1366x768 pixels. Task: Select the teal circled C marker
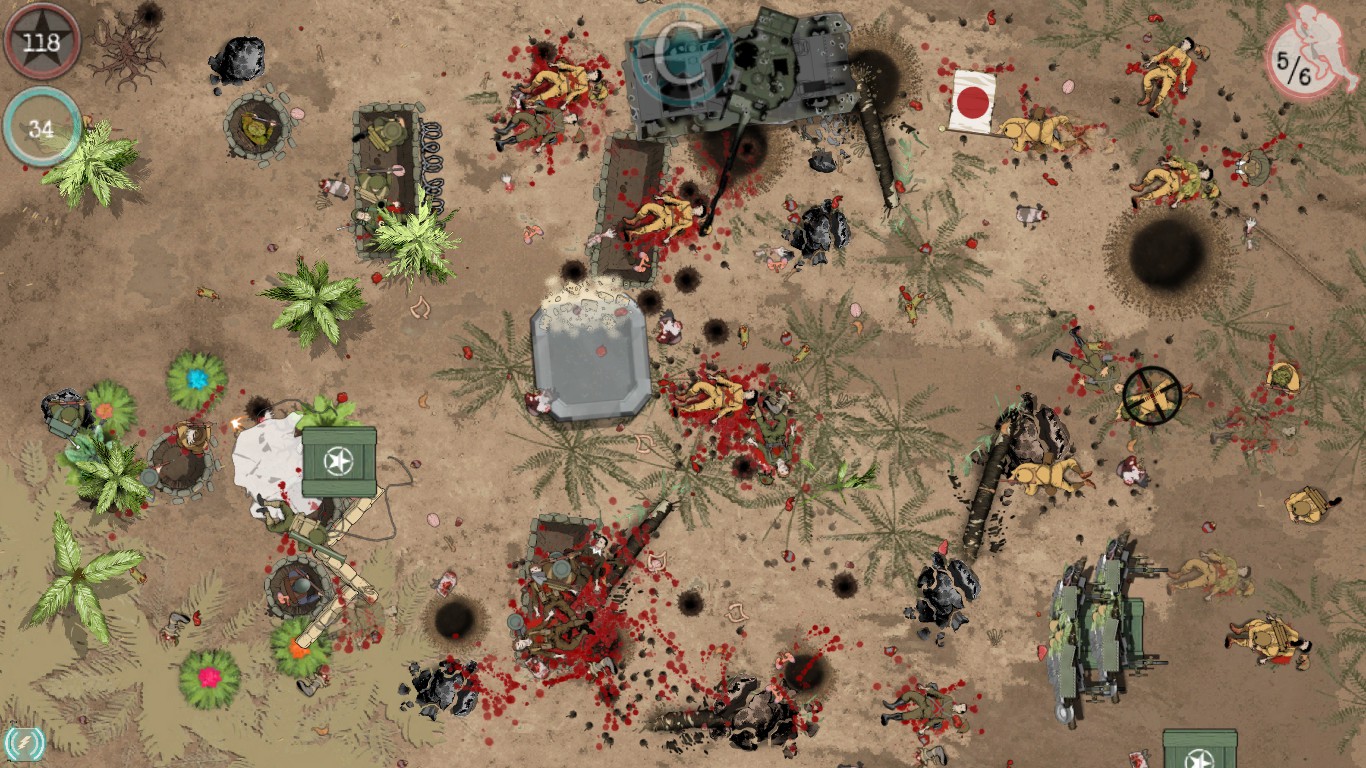point(684,53)
